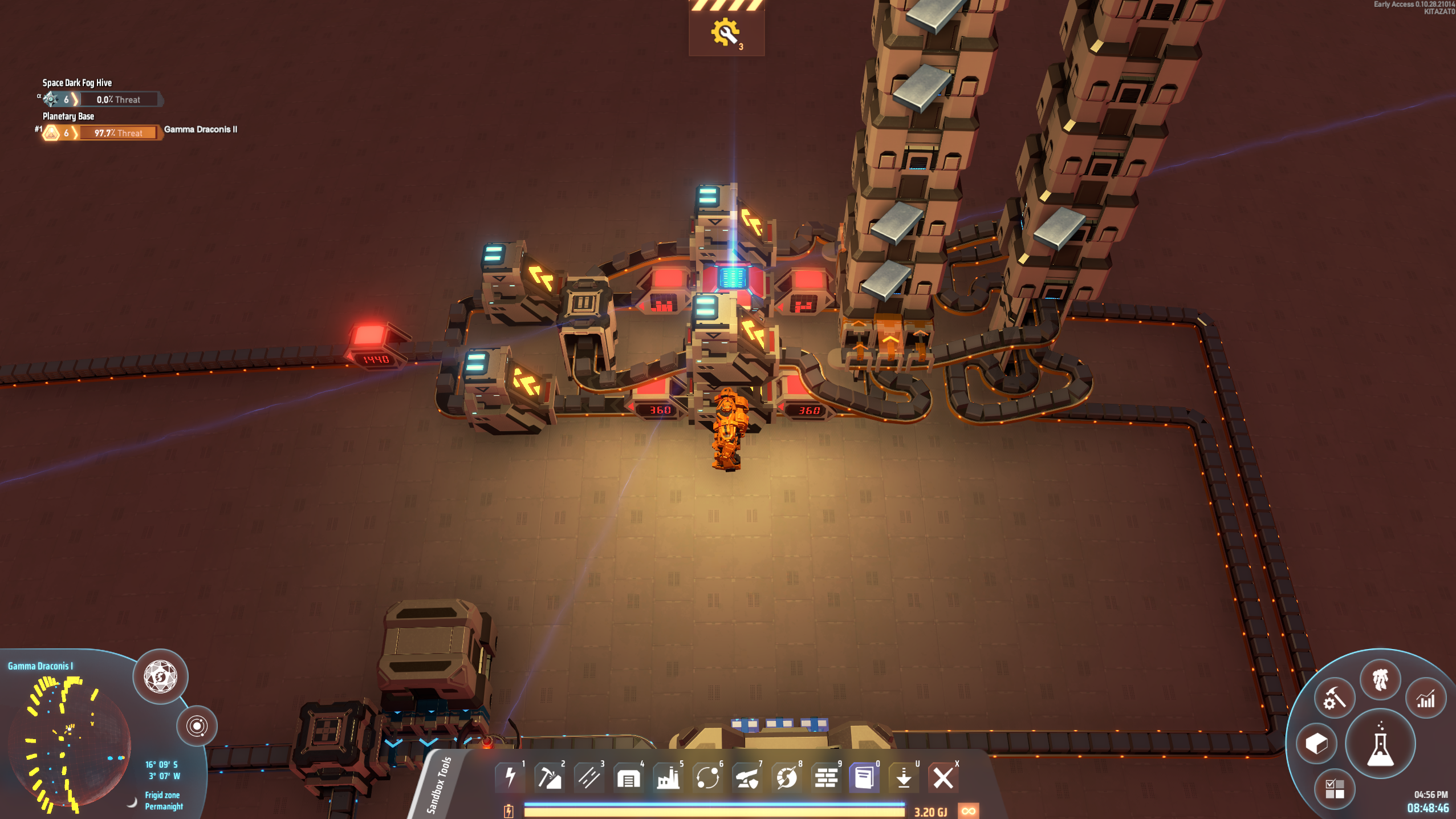The width and height of the screenshot is (1456, 819).
Task: Show the production statistics chart
Action: pyautogui.click(x=1426, y=699)
